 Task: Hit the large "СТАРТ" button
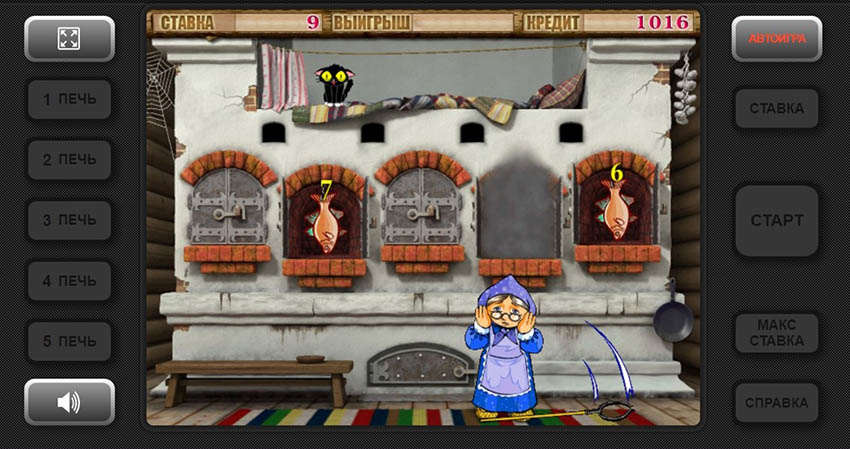[777, 220]
